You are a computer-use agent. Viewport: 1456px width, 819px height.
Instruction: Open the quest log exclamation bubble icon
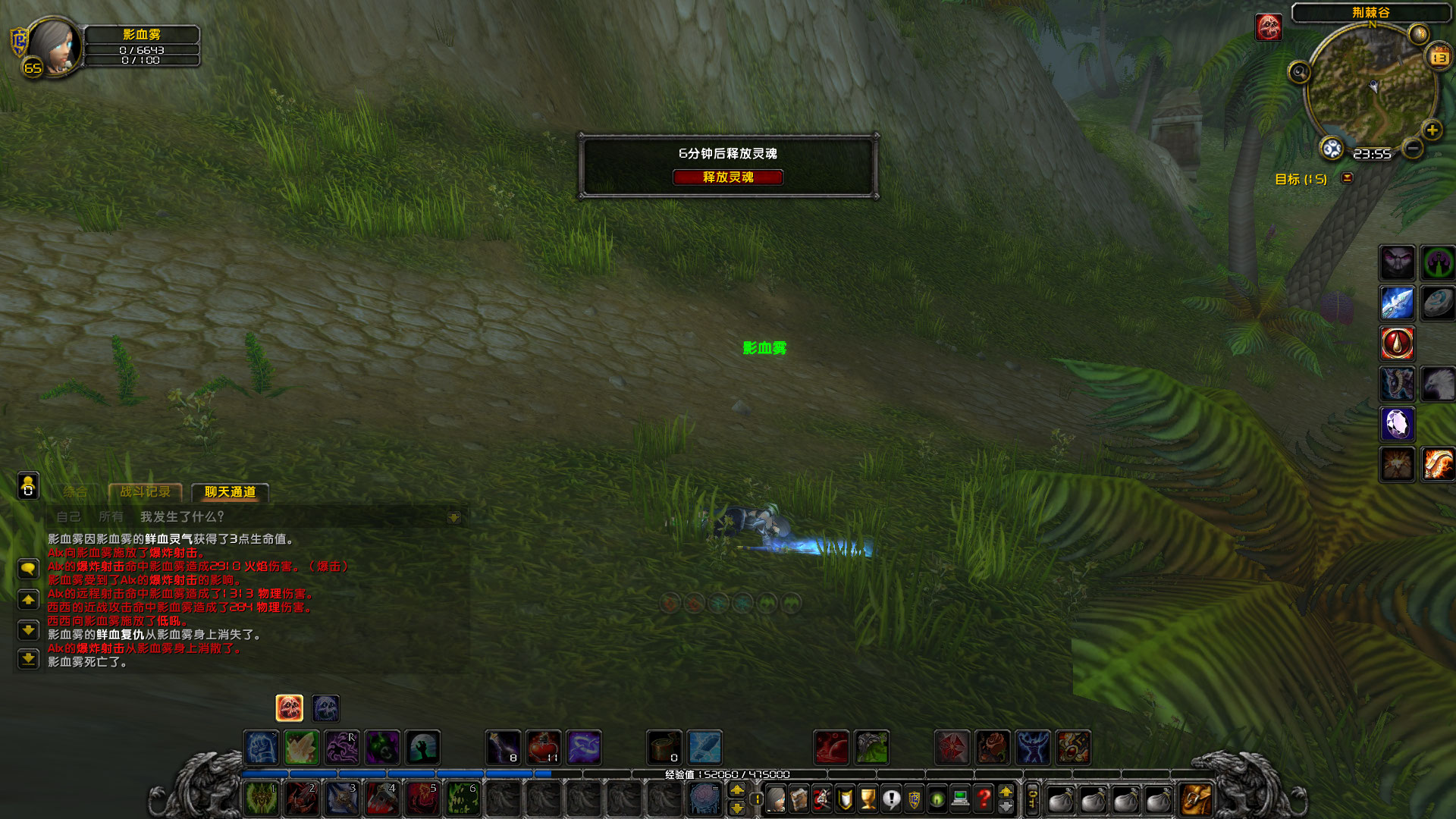tap(891, 798)
